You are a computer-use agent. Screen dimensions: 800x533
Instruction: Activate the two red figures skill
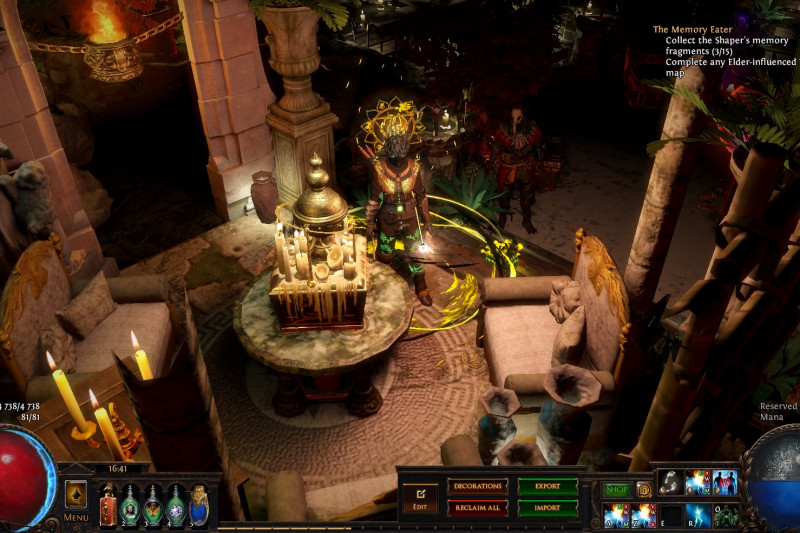click(x=724, y=482)
